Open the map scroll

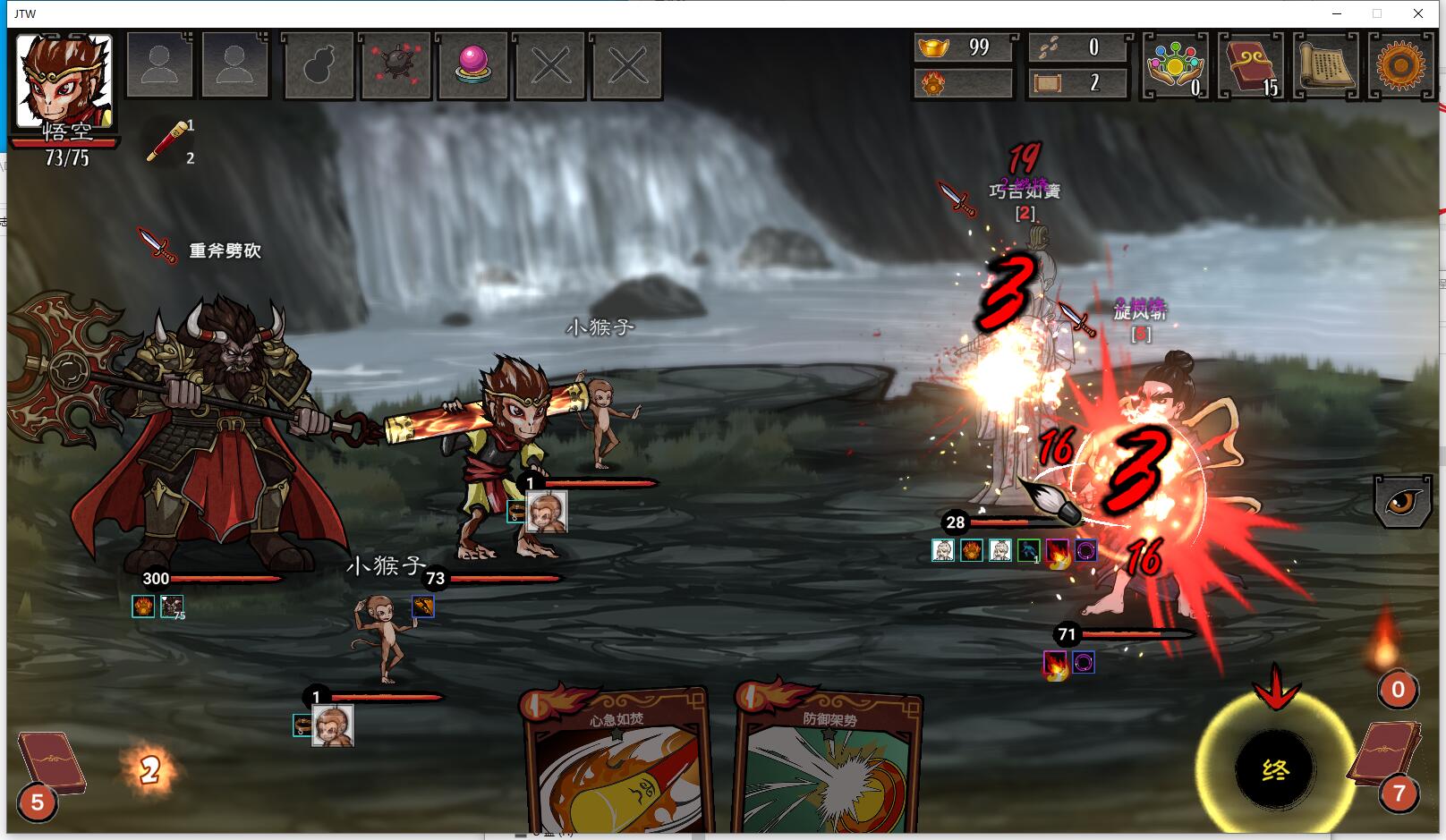click(1325, 64)
